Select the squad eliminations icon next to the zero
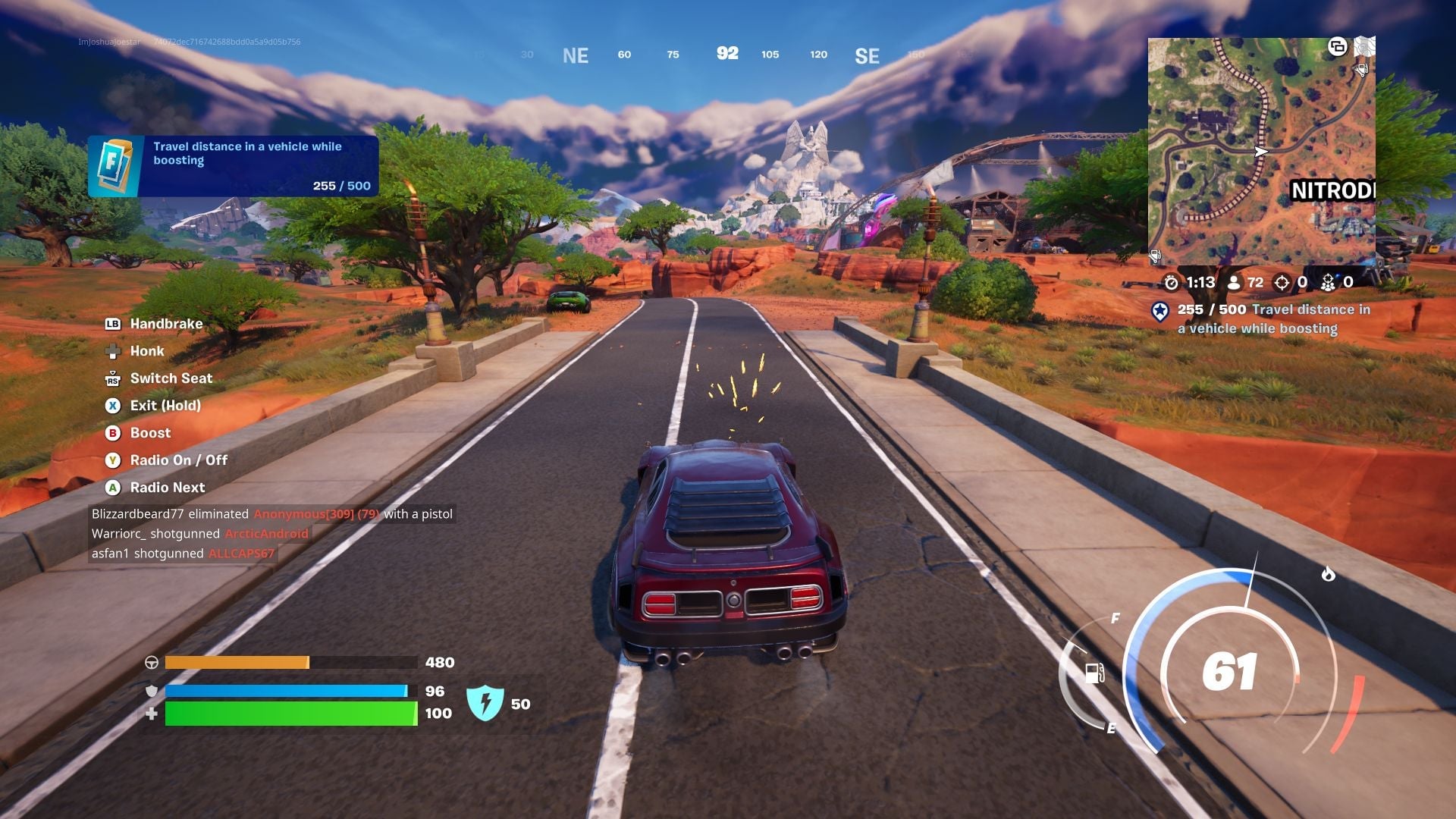1456x819 pixels. click(1329, 284)
